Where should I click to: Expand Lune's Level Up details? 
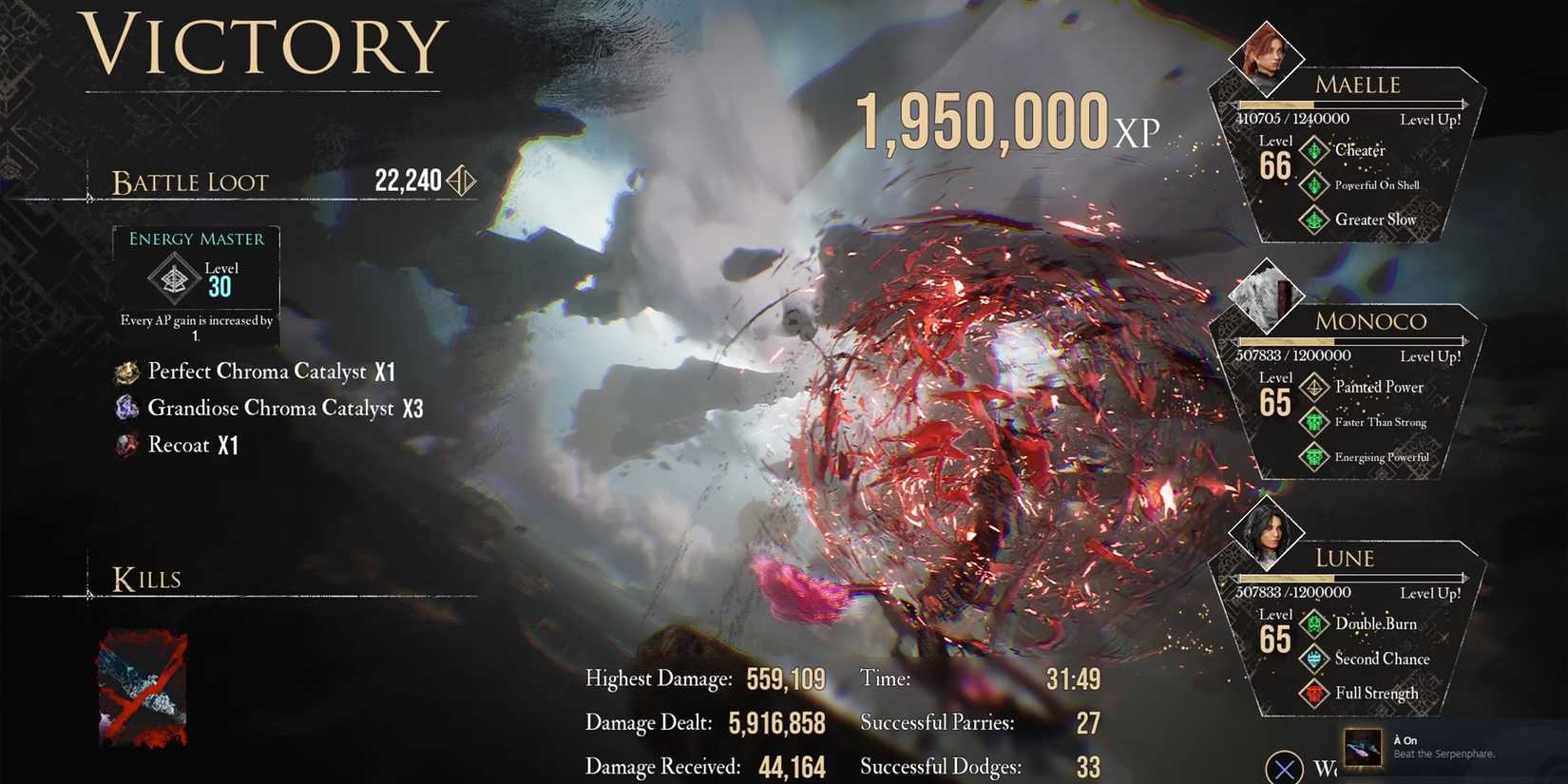(1430, 592)
